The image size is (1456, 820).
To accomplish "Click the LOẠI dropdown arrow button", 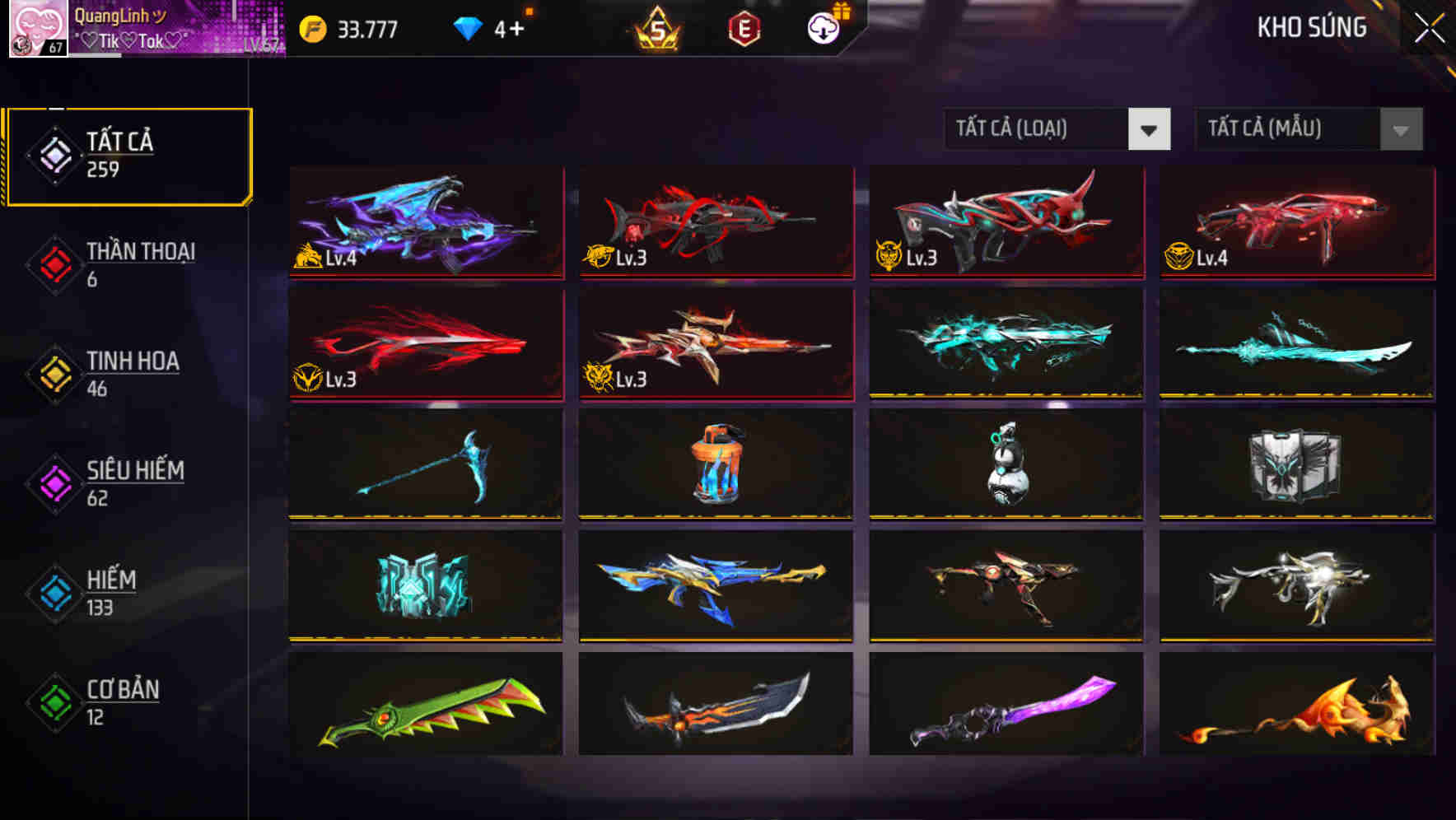I will coord(1150,129).
